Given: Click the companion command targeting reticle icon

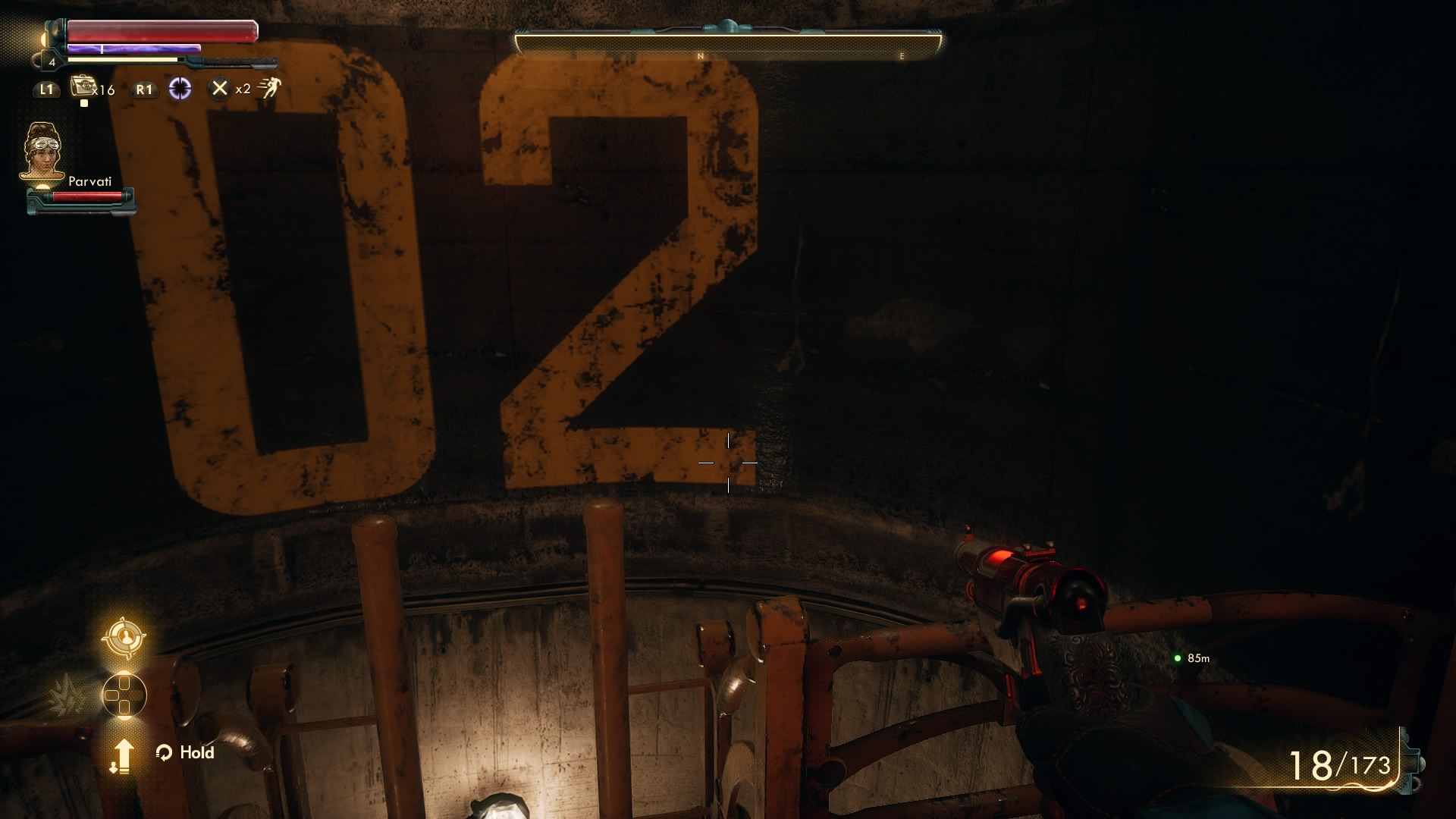Looking at the screenshot, I should pyautogui.click(x=124, y=638).
